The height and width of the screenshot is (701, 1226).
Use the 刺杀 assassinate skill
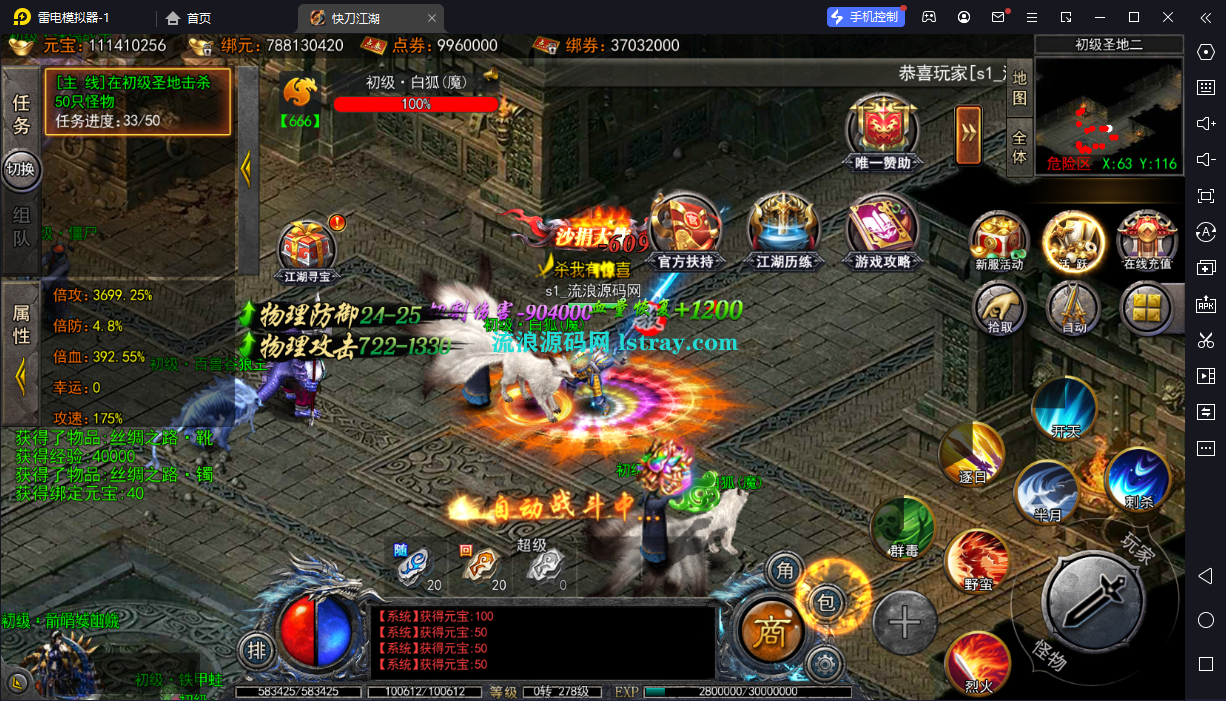tap(1138, 478)
